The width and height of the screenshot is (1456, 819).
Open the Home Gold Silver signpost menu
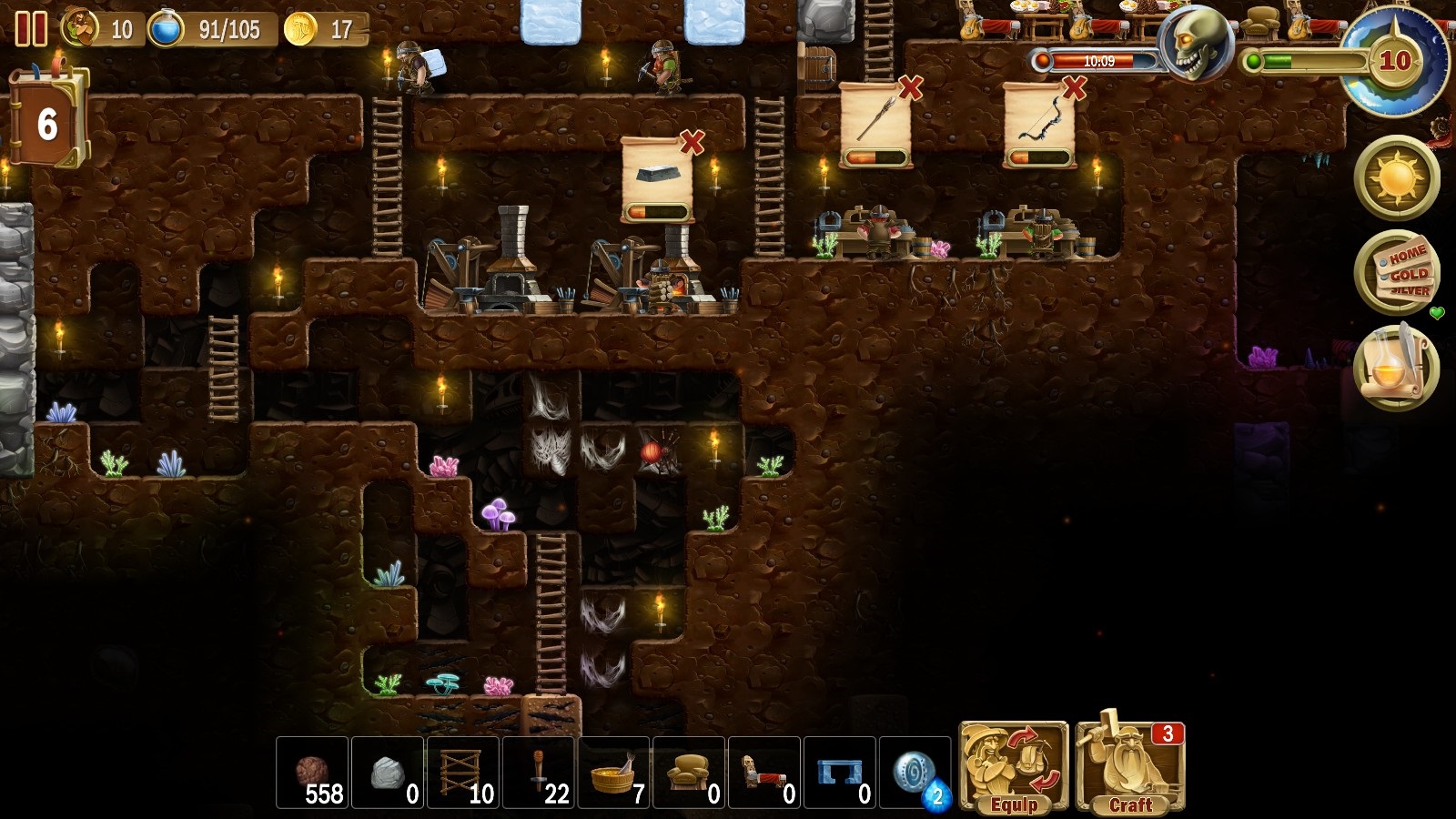(x=1396, y=272)
